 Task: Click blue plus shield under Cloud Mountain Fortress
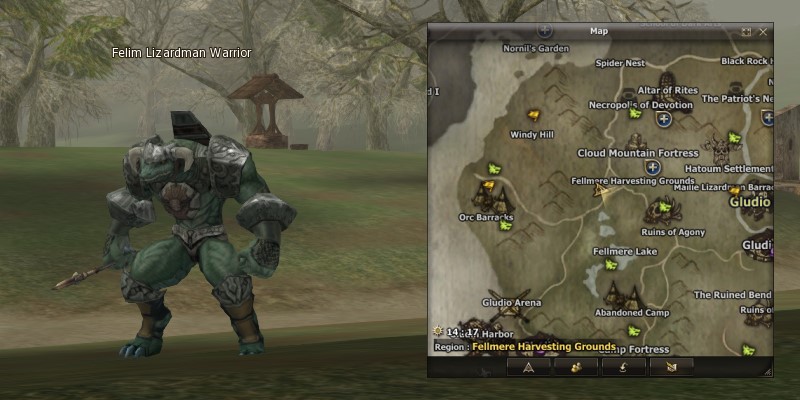[652, 167]
